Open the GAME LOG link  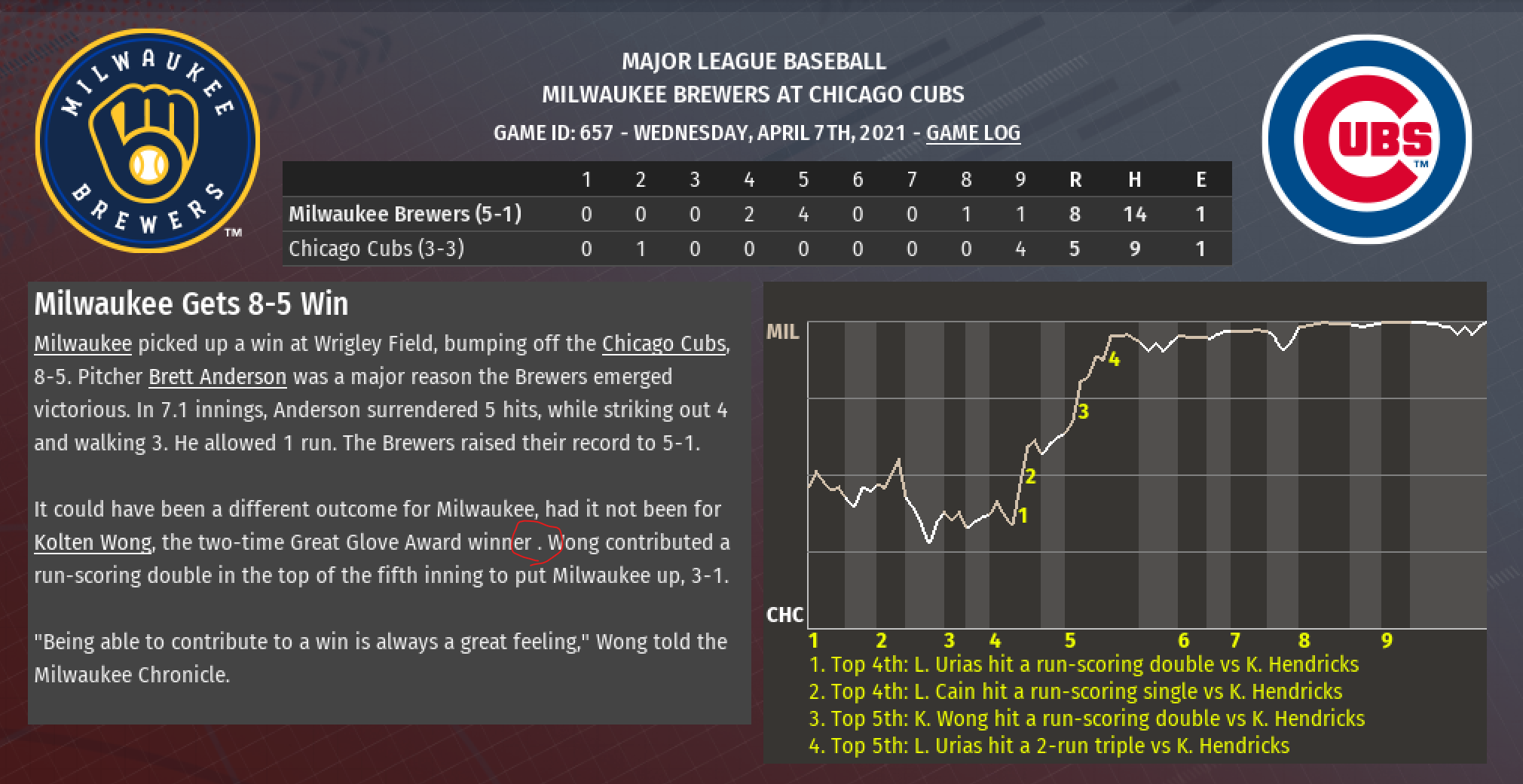(972, 133)
